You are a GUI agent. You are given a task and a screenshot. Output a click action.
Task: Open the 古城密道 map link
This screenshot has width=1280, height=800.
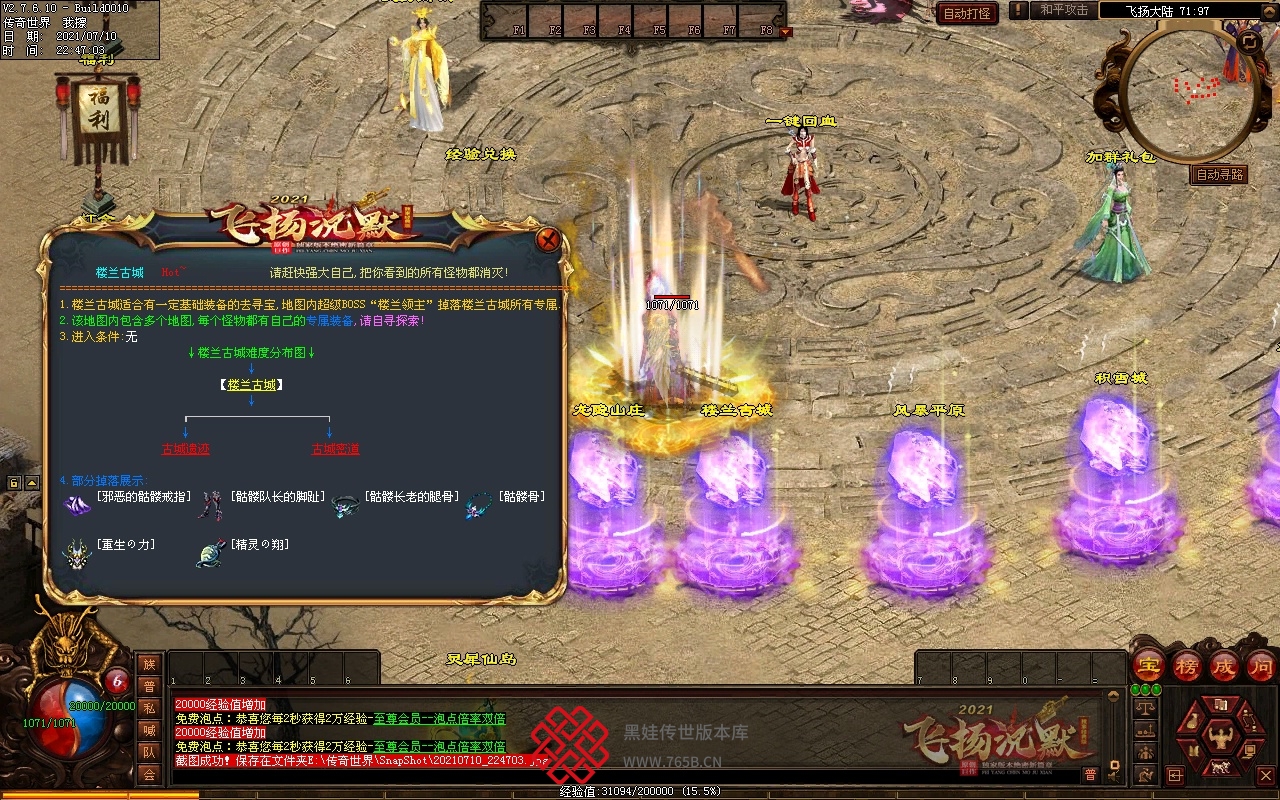pos(335,450)
